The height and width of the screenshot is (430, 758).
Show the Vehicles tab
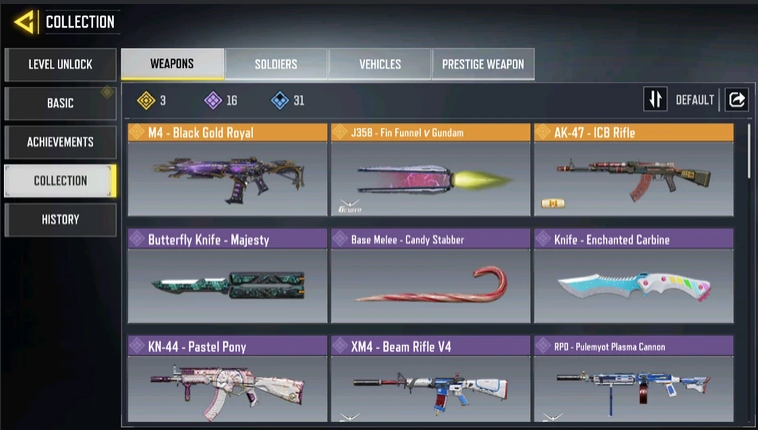click(x=380, y=64)
